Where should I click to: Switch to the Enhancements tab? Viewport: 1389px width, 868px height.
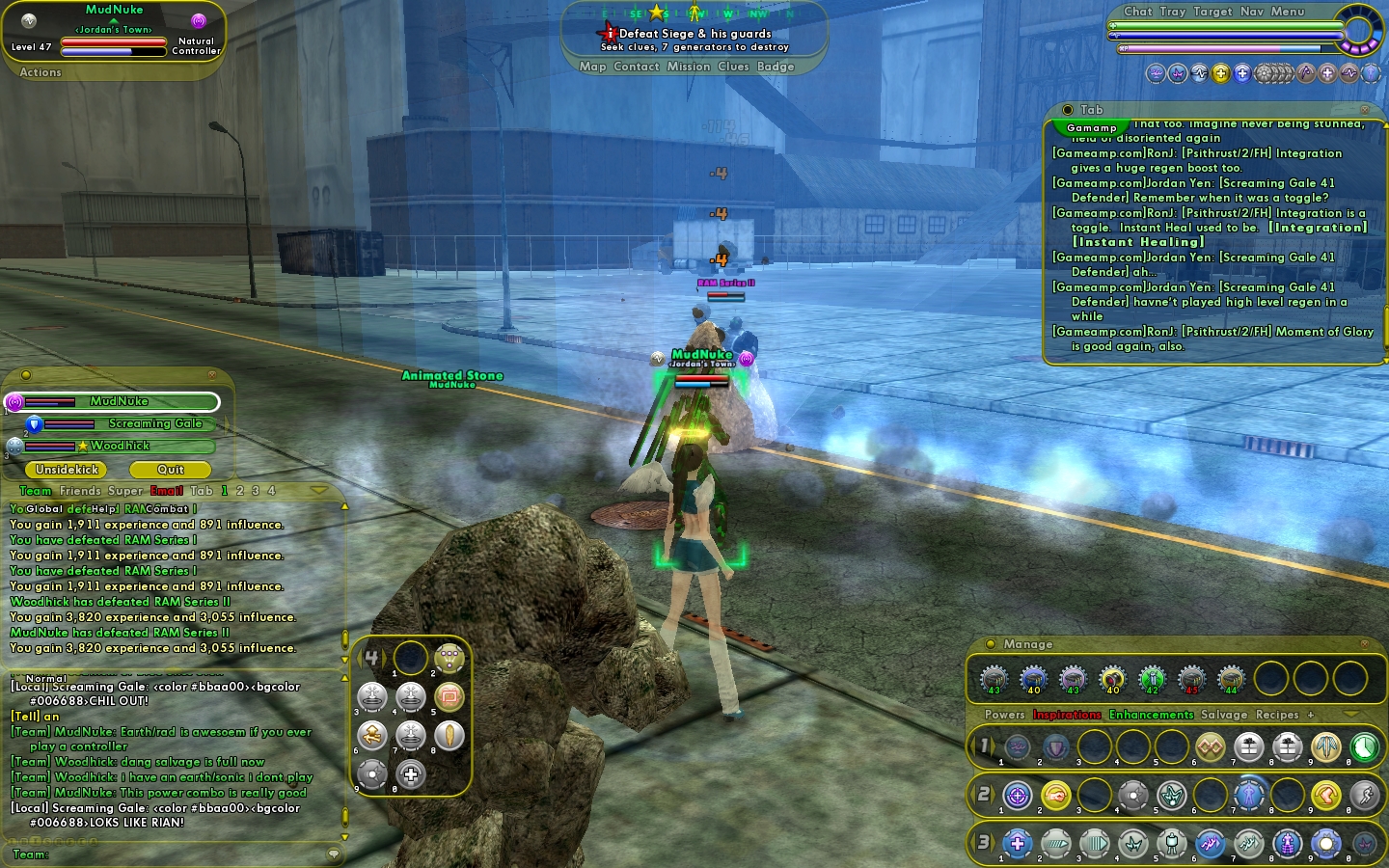pos(1151,715)
